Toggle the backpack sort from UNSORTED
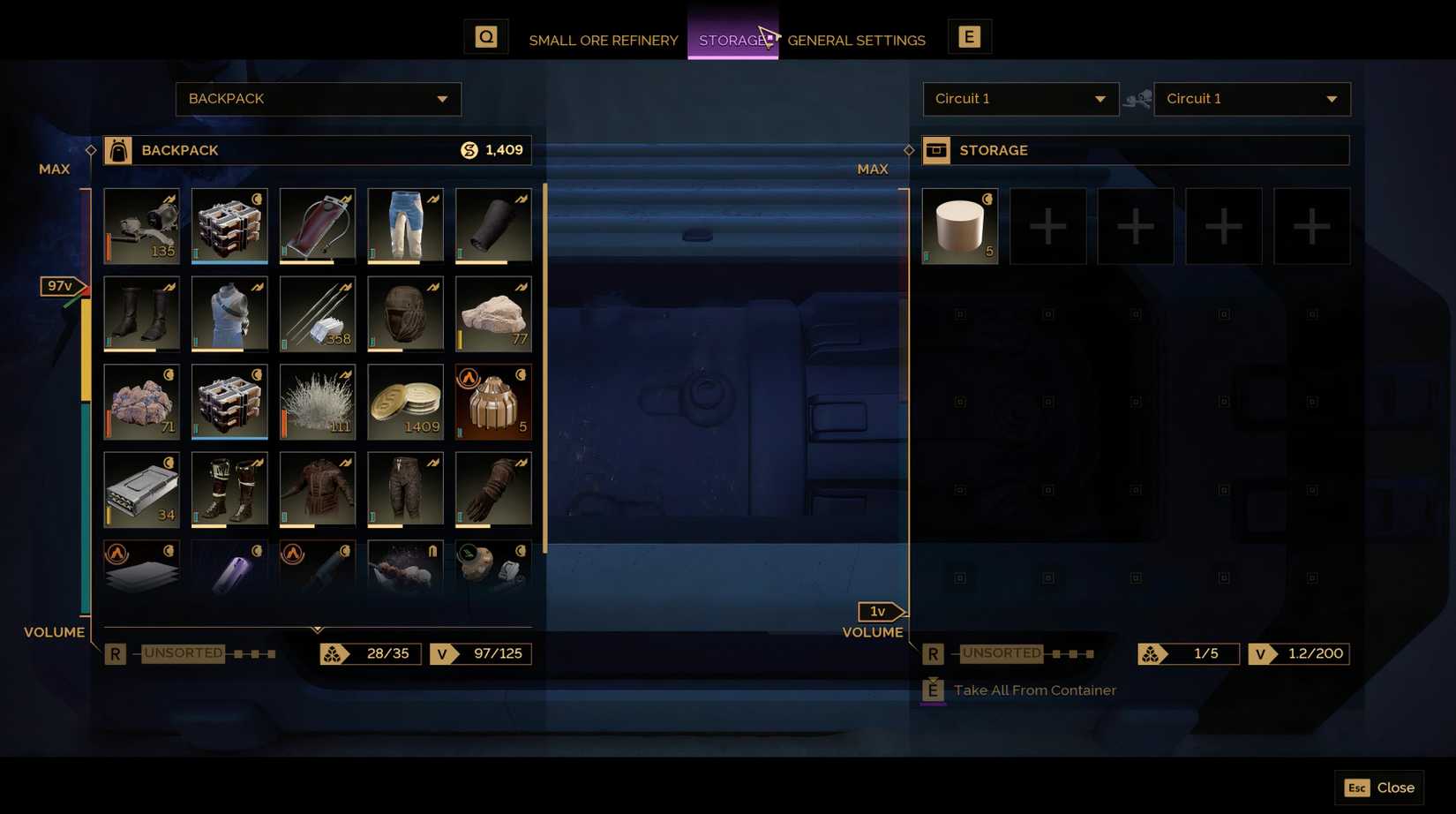This screenshot has width=1456, height=814. click(x=183, y=653)
